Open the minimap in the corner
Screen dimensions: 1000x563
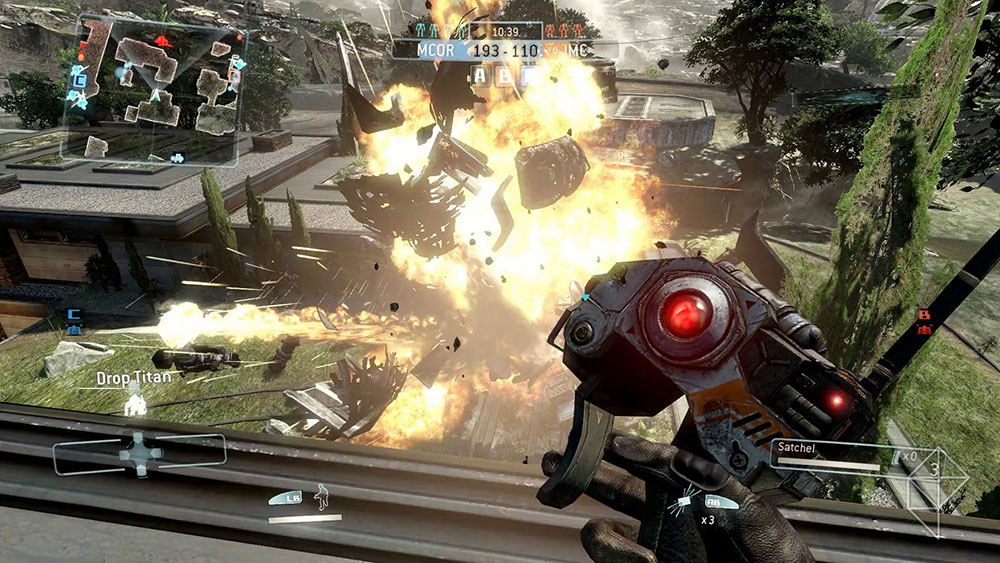[x=150, y=90]
